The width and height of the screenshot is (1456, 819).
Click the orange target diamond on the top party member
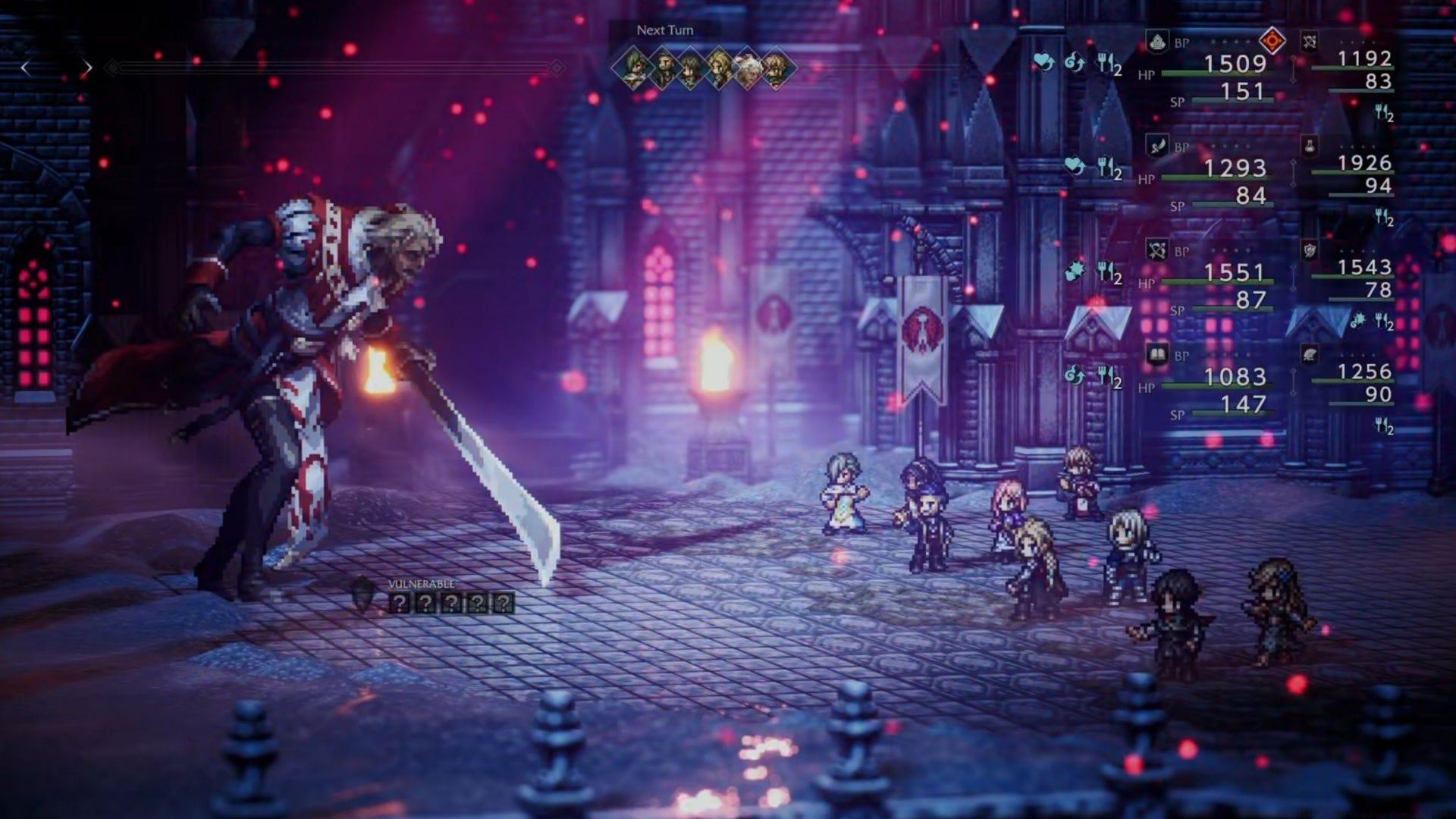(x=1271, y=41)
